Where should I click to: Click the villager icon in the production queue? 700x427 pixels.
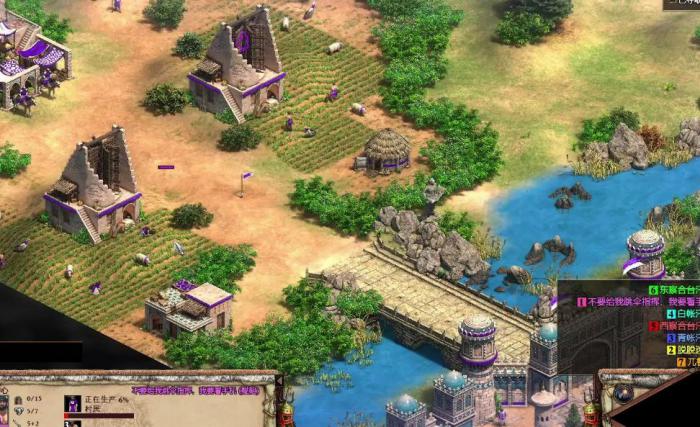point(72,405)
